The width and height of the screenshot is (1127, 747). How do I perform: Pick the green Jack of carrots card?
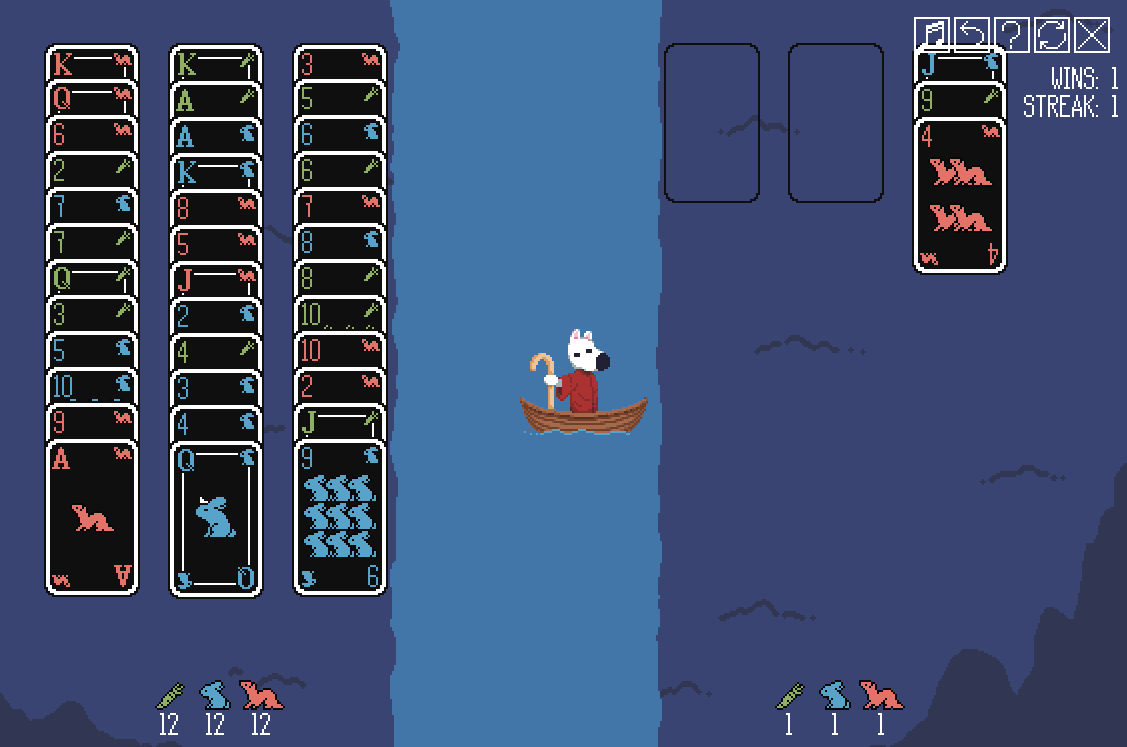click(x=340, y=421)
